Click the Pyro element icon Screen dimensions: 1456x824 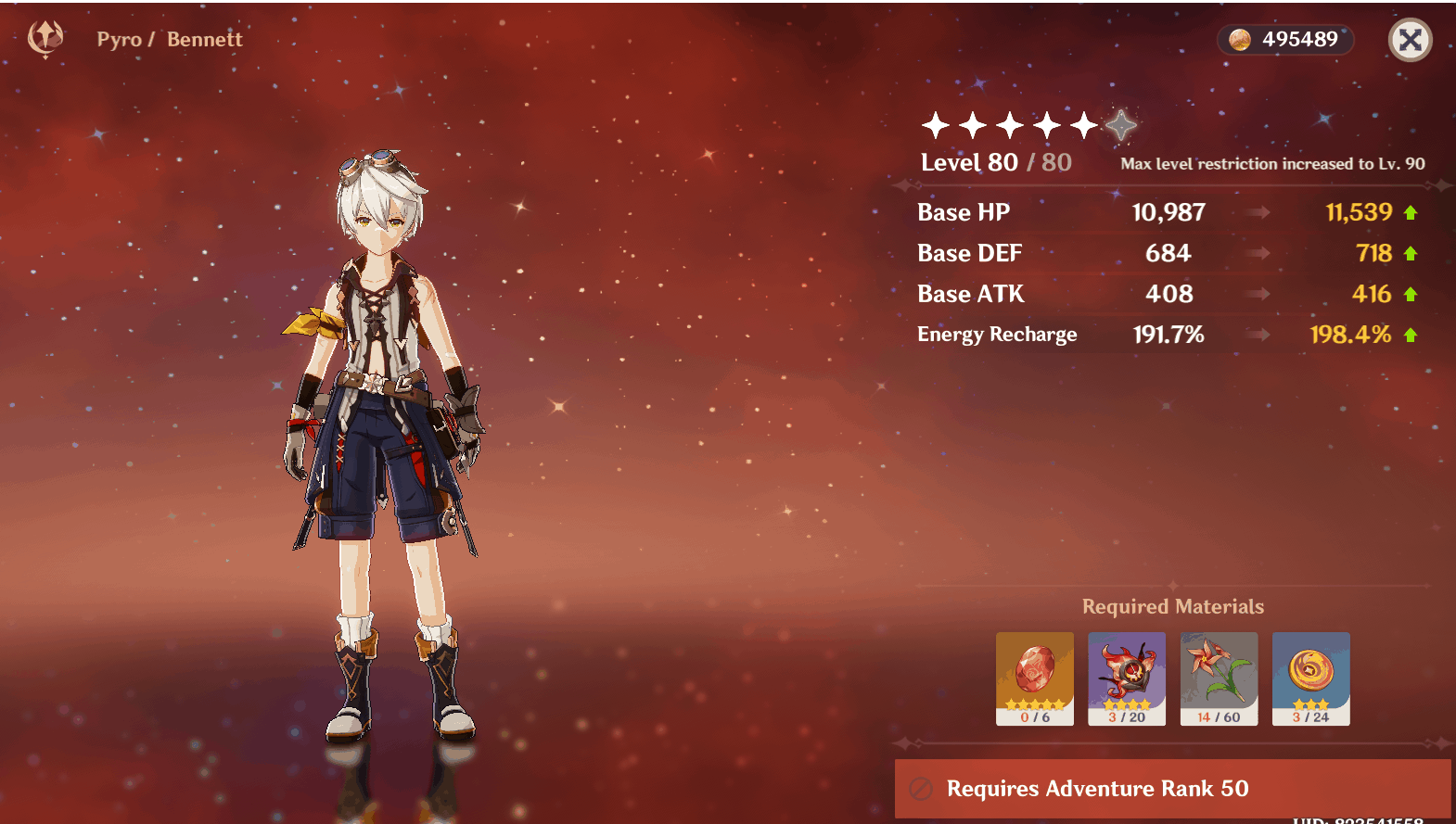click(x=45, y=39)
